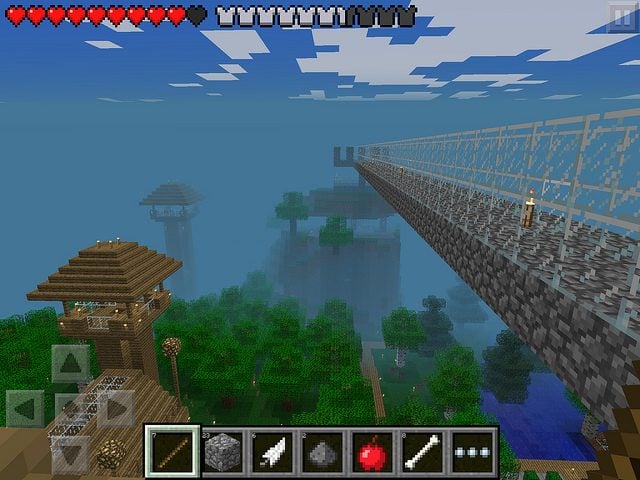Tap the move backward arrow
The image size is (640, 480).
pos(71,453)
